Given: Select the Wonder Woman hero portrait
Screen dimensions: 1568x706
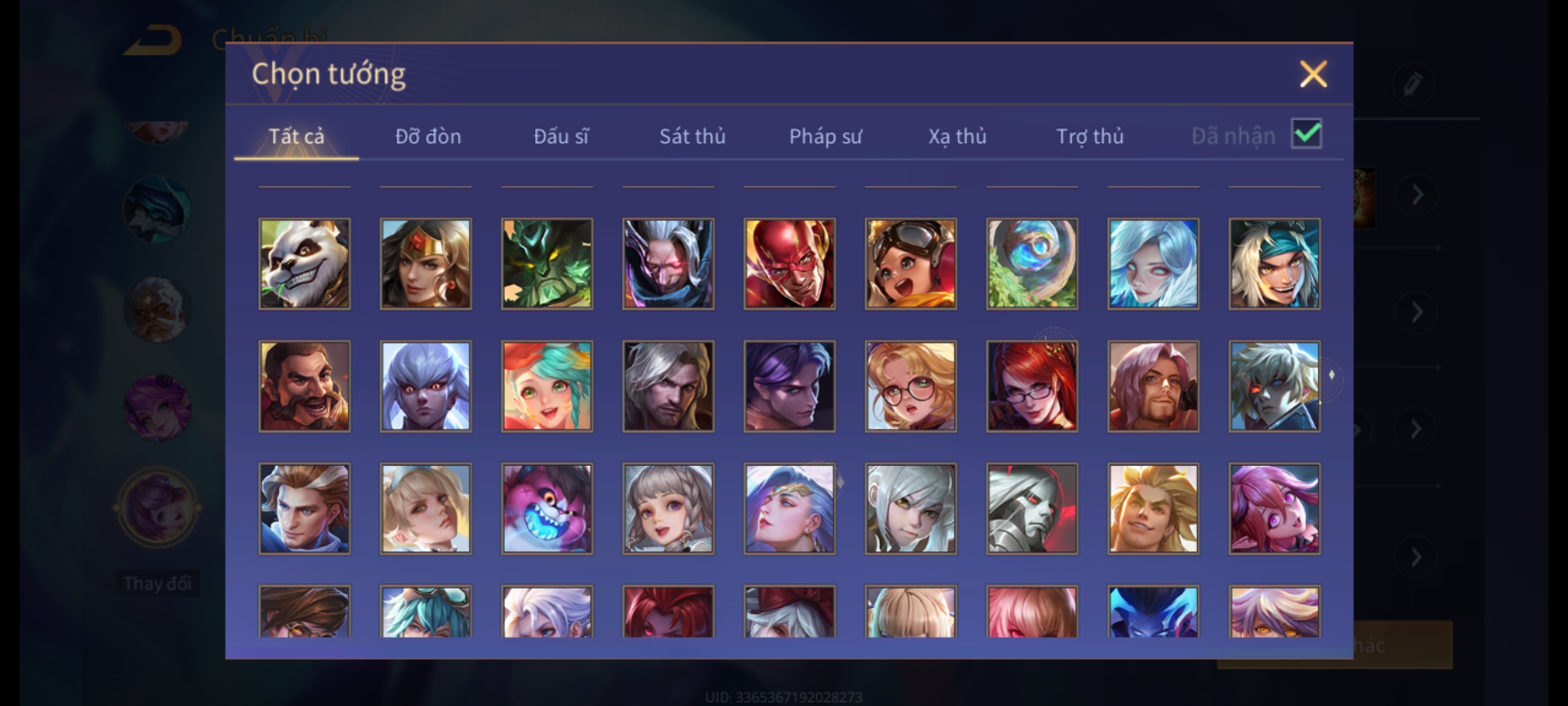Looking at the screenshot, I should 425,263.
